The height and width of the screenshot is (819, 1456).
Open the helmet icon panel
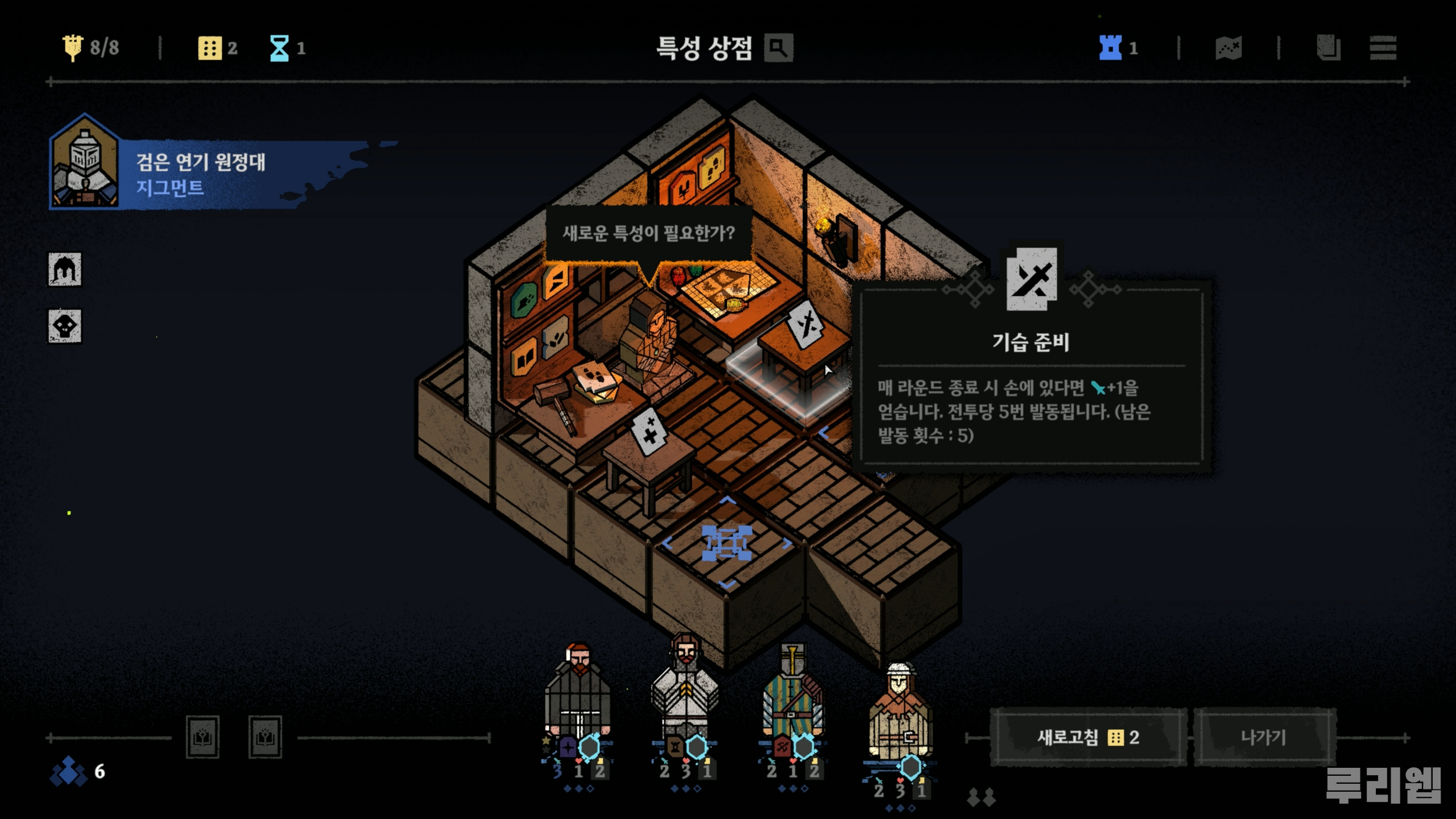pos(64,270)
